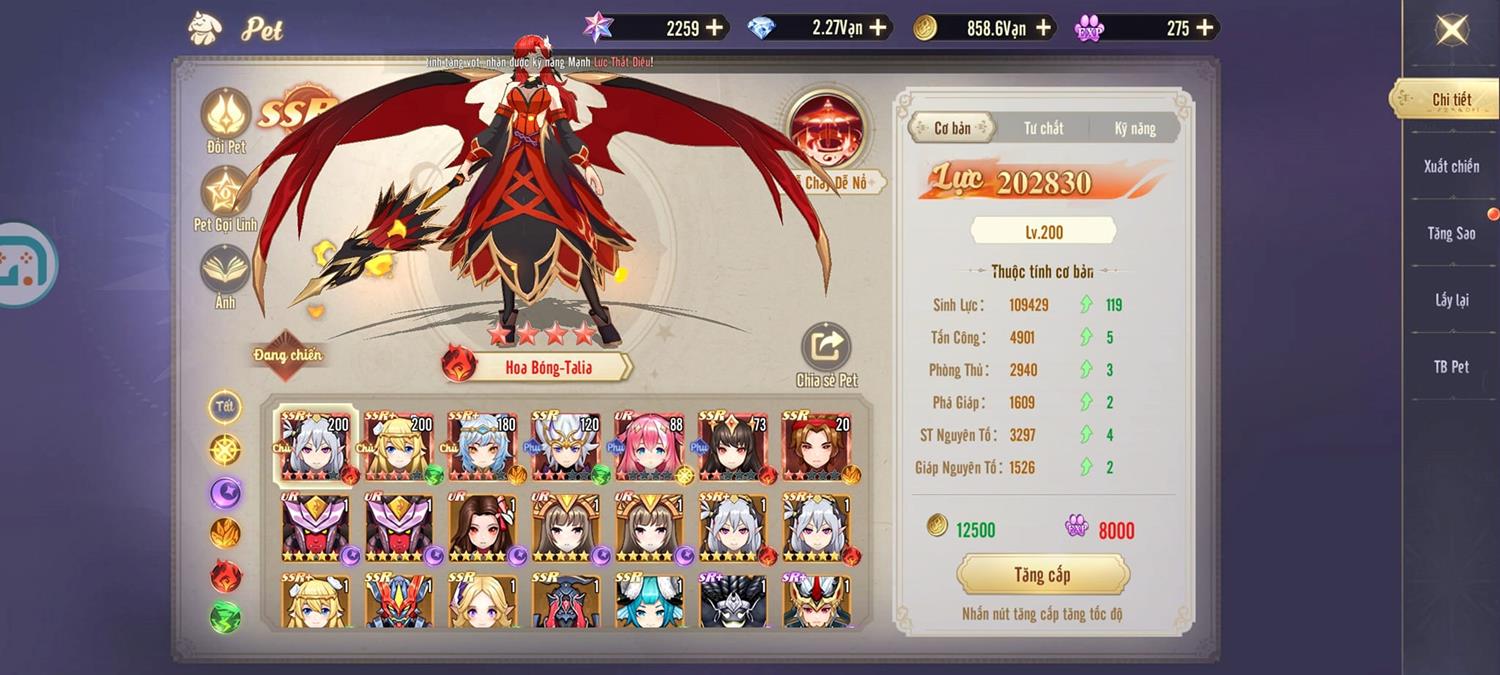The image size is (1500, 675).
Task: Open the Tăng Sao side tab
Action: click(x=1451, y=233)
